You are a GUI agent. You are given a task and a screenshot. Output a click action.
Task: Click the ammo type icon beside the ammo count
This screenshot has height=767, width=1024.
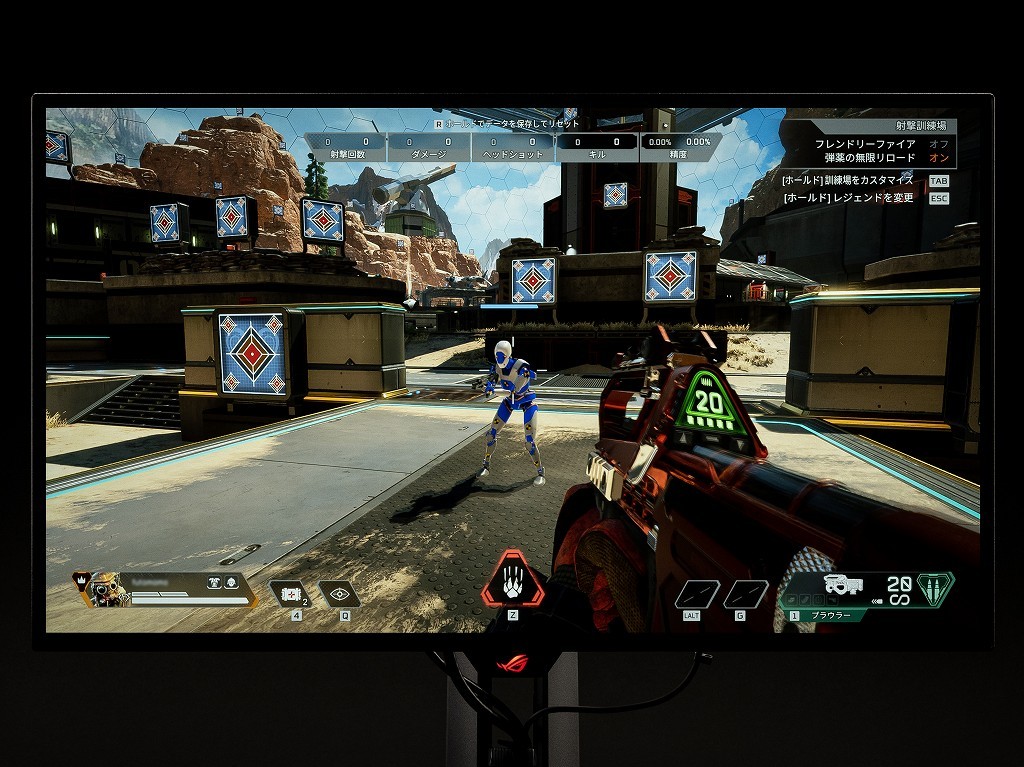(x=935, y=587)
